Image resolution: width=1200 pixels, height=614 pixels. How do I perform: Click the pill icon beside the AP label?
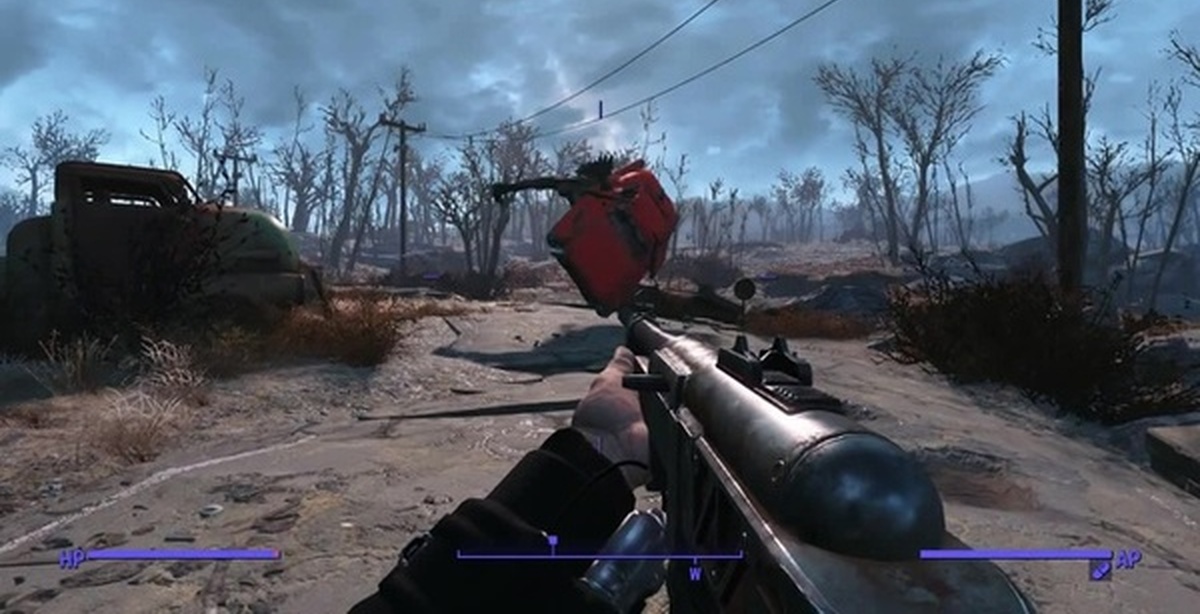coord(1099,569)
